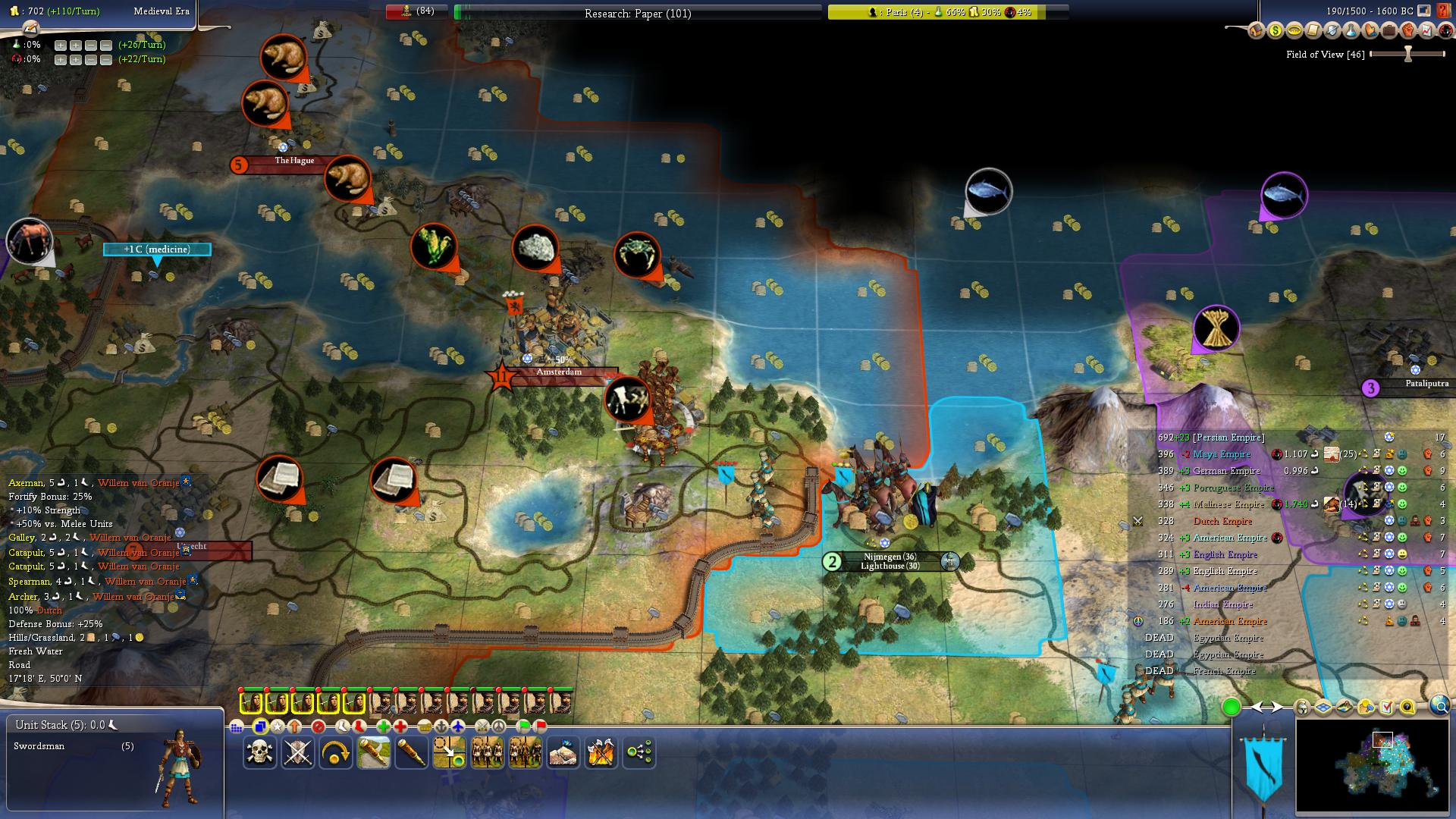Toggle the green flag overlay button
The image size is (1456, 819).
pos(522,727)
